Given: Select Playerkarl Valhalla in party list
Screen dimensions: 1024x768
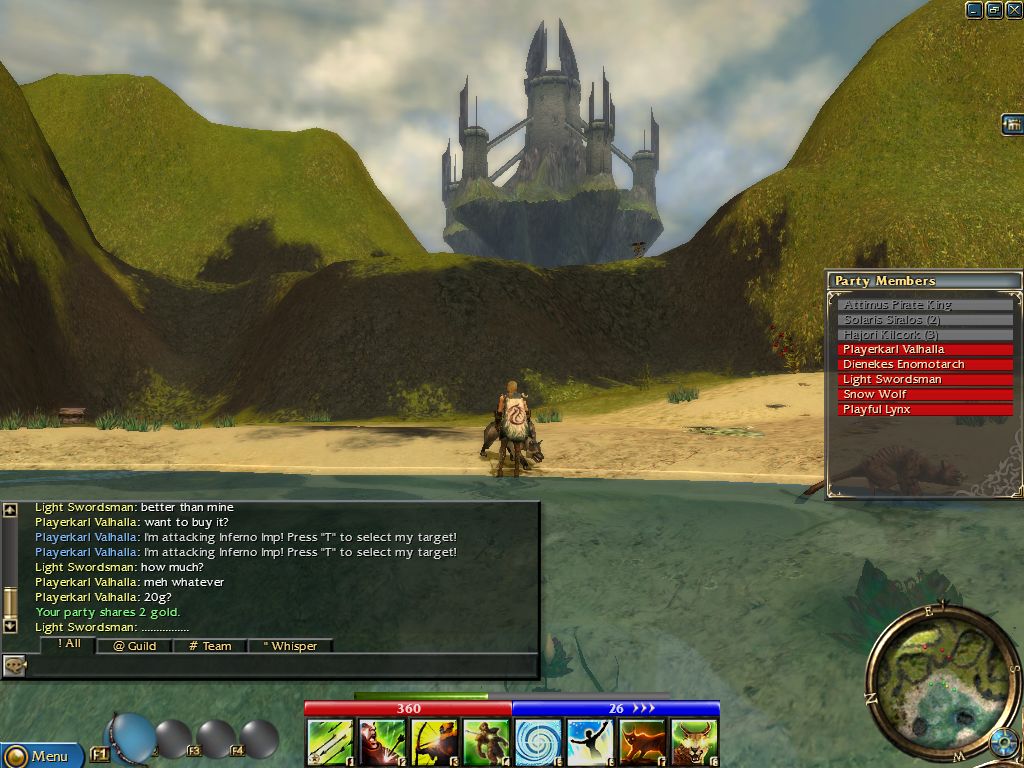Looking at the screenshot, I should pyautogui.click(x=925, y=350).
